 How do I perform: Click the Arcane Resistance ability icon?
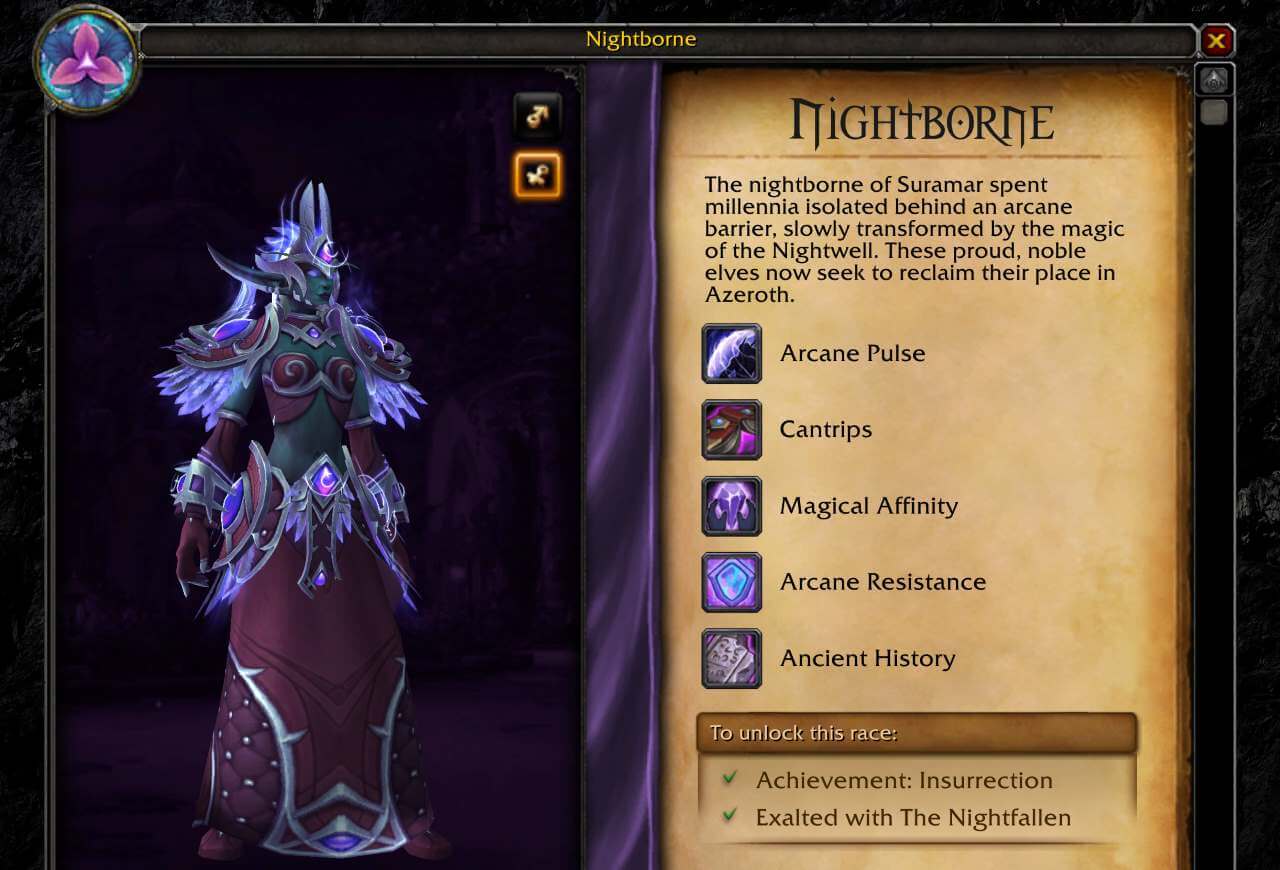[731, 582]
